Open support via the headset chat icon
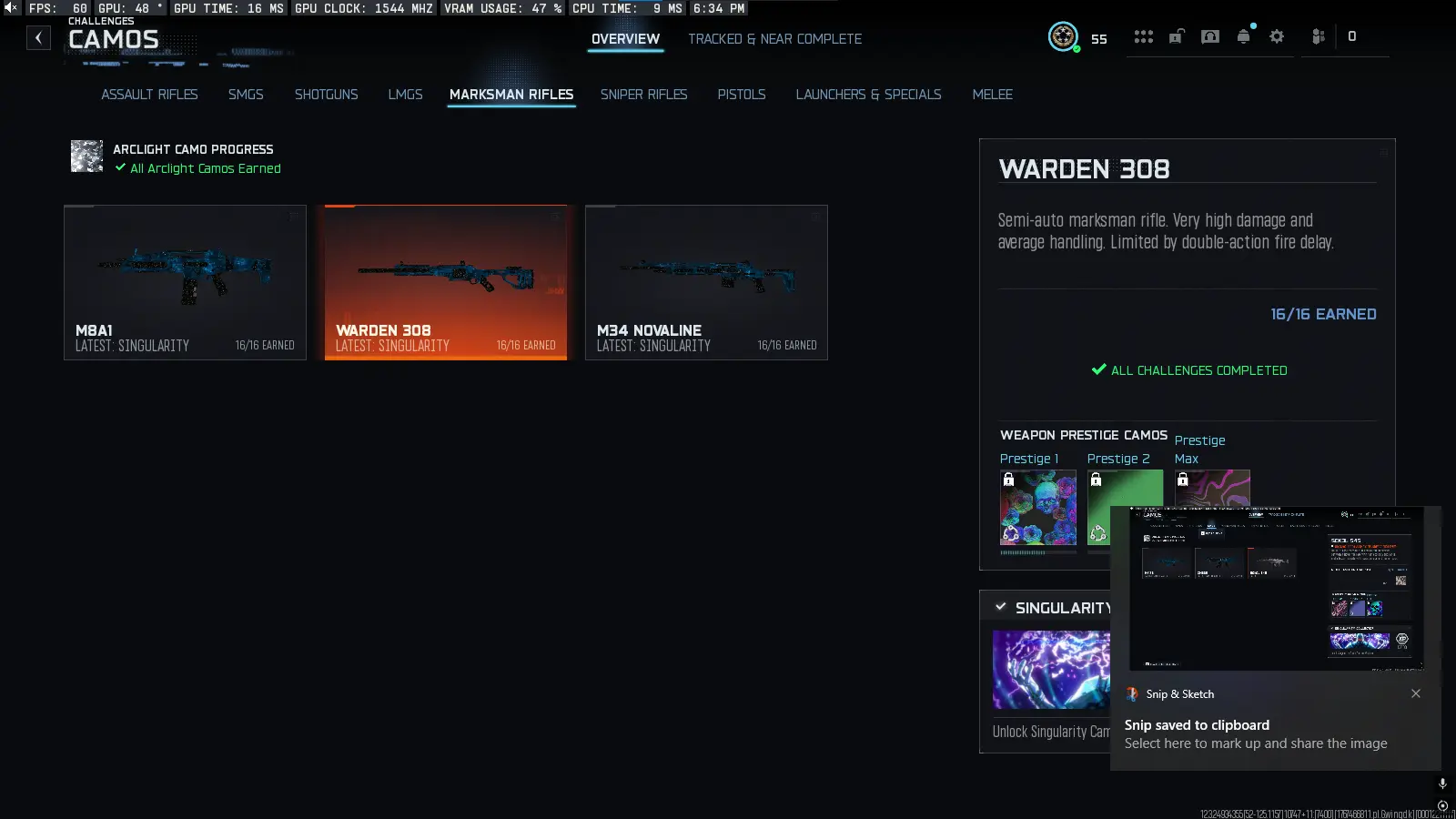Viewport: 1456px width, 819px height. 1210,38
